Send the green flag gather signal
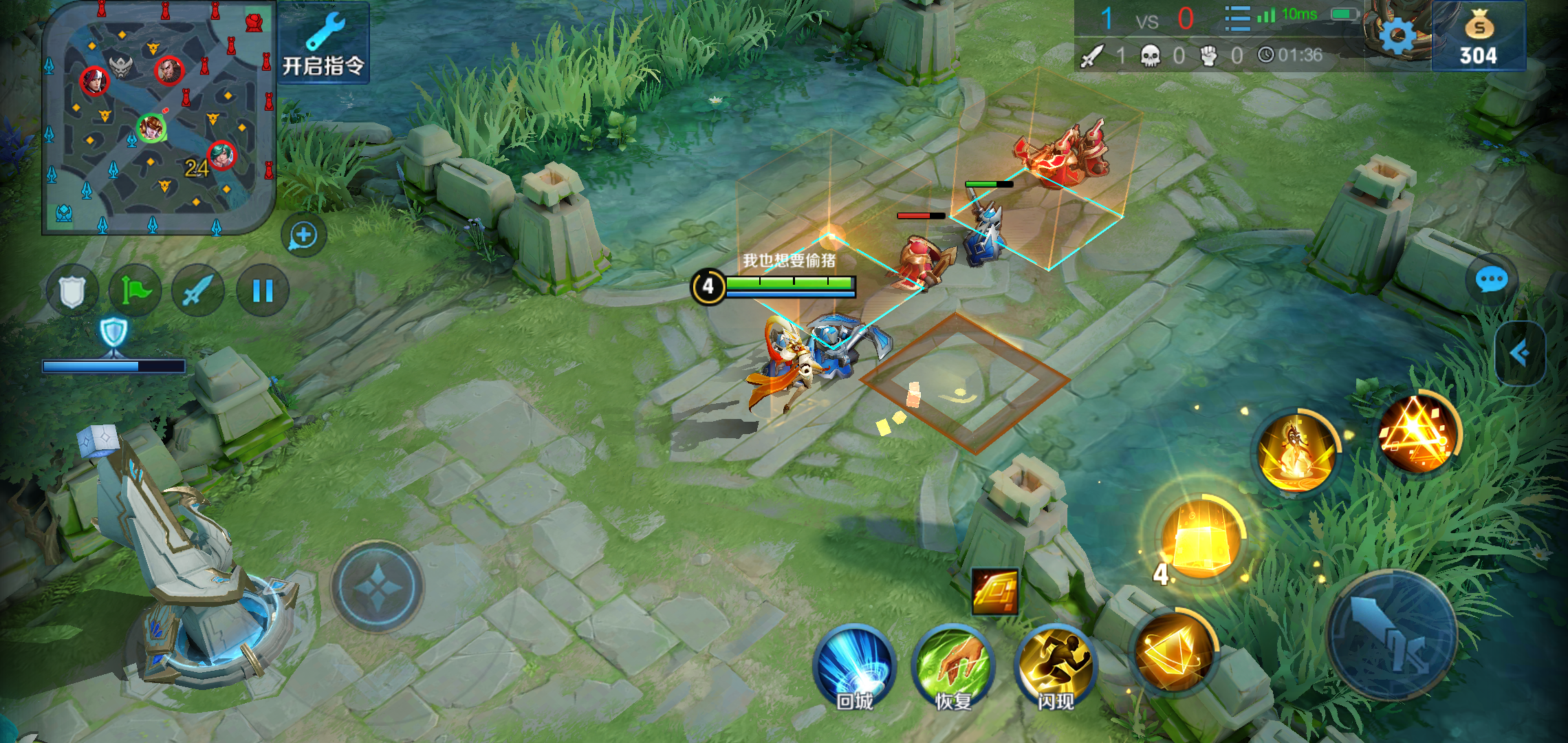This screenshot has height=743, width=1568. click(x=135, y=292)
